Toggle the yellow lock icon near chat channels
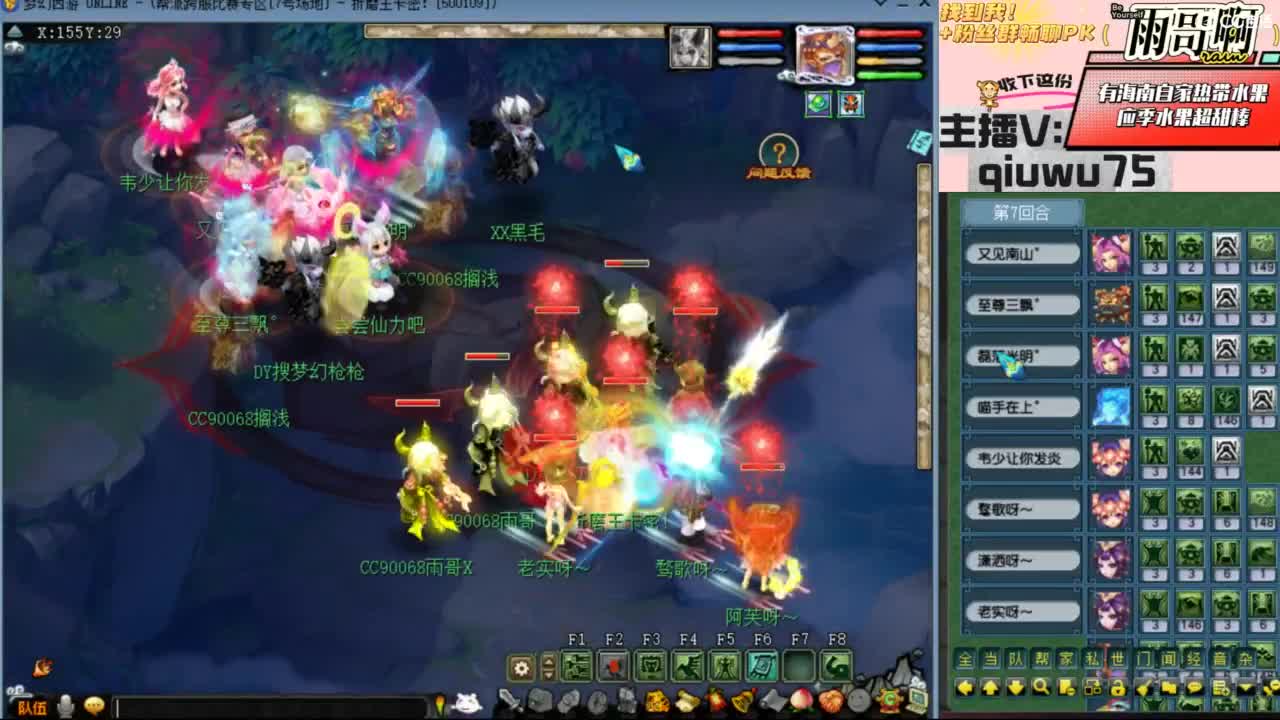This screenshot has width=1280, height=720. pos(1117,688)
